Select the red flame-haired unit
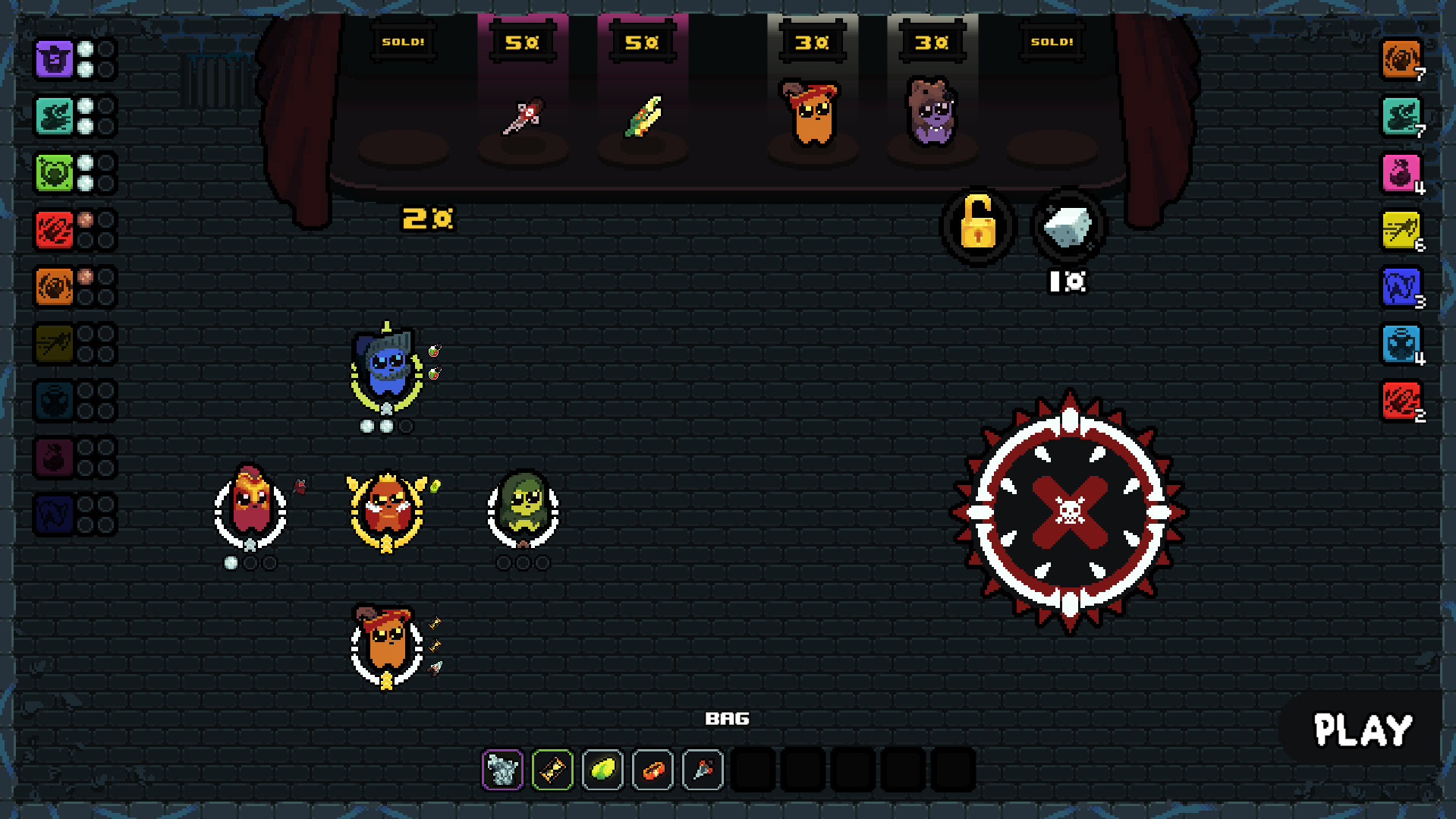Screen dimensions: 1456x819 [x=250, y=504]
